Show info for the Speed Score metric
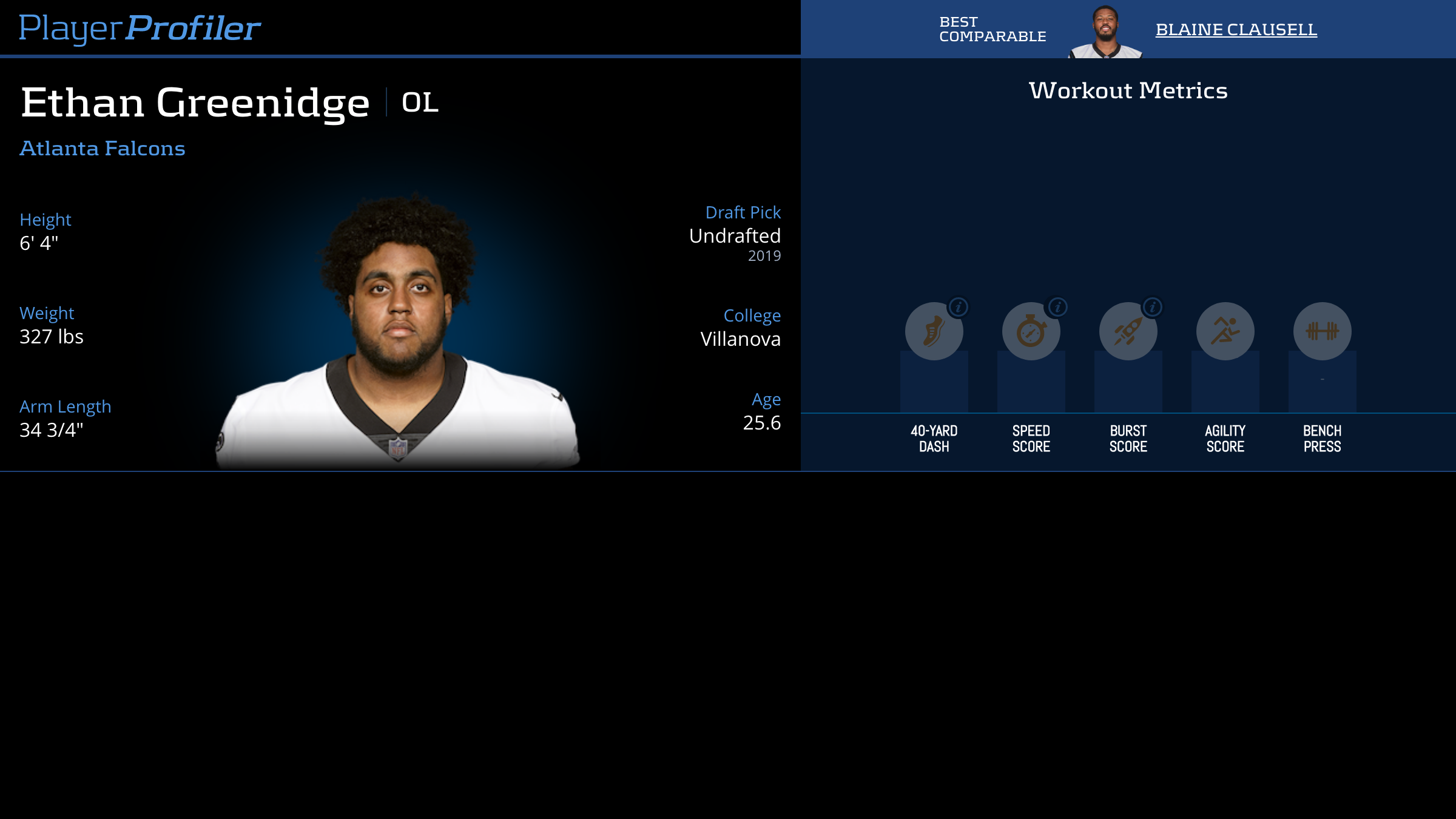Image resolution: width=1456 pixels, height=819 pixels. click(x=1058, y=308)
